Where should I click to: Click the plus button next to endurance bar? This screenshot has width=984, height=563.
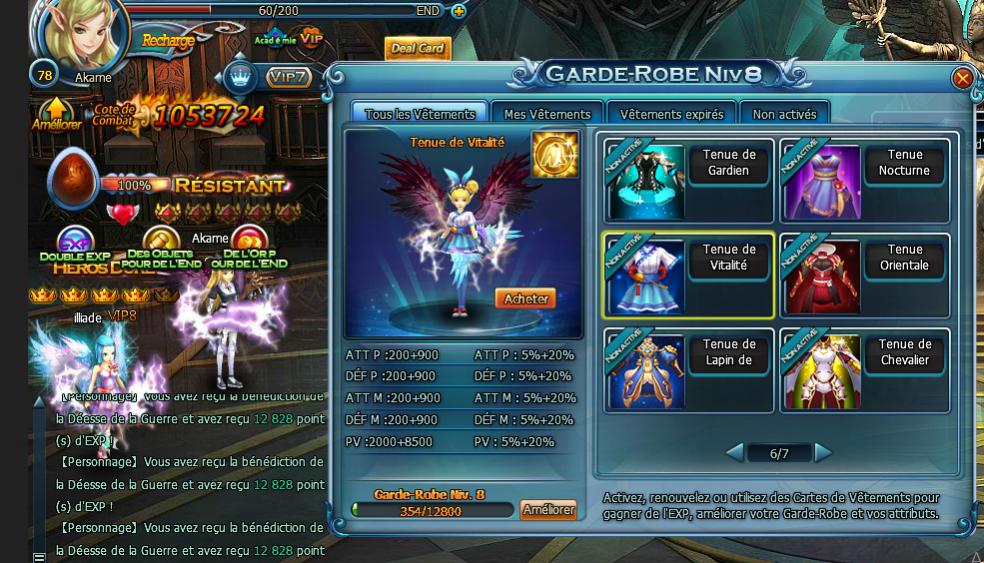(458, 11)
